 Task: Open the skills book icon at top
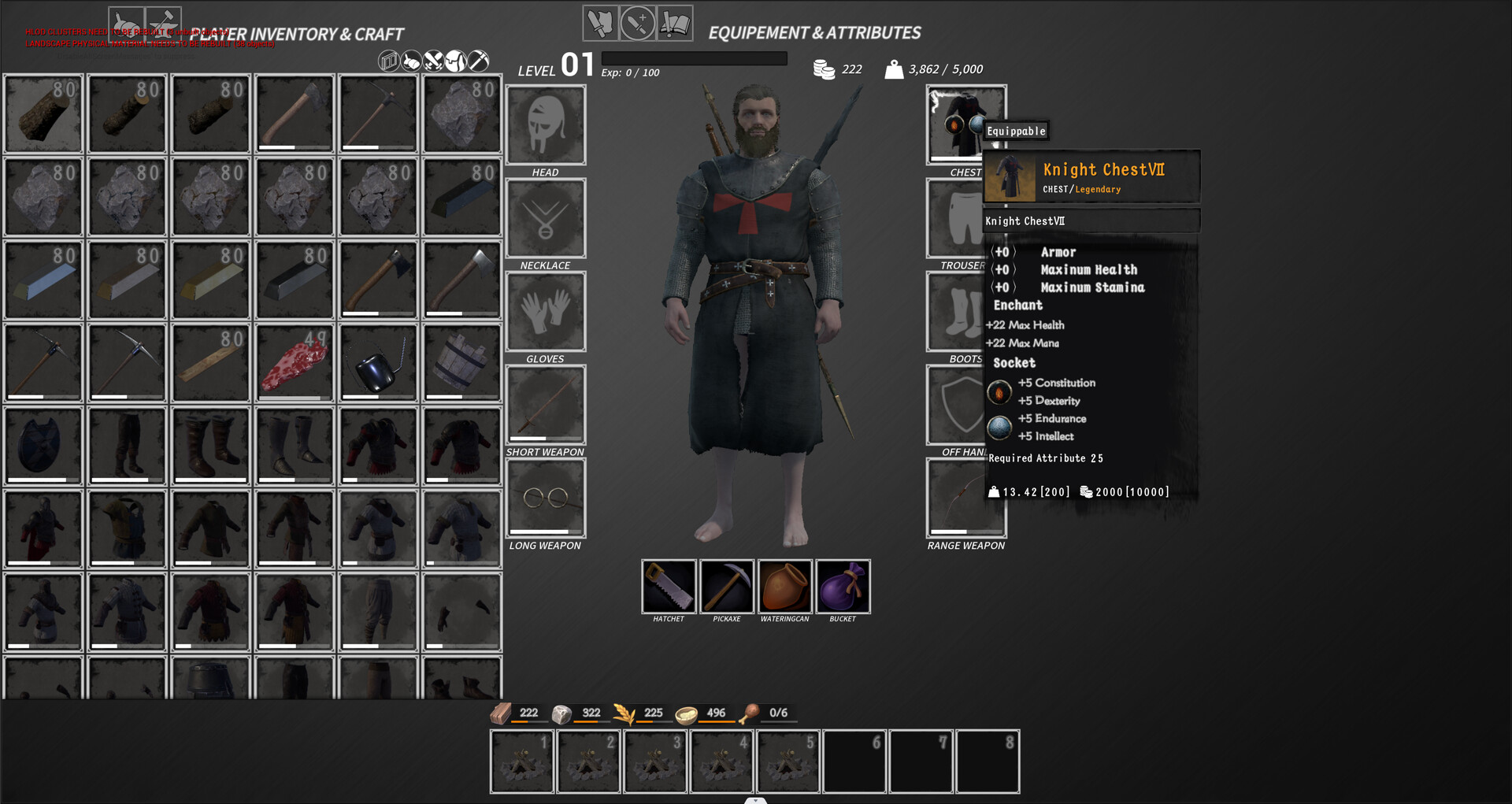[675, 24]
